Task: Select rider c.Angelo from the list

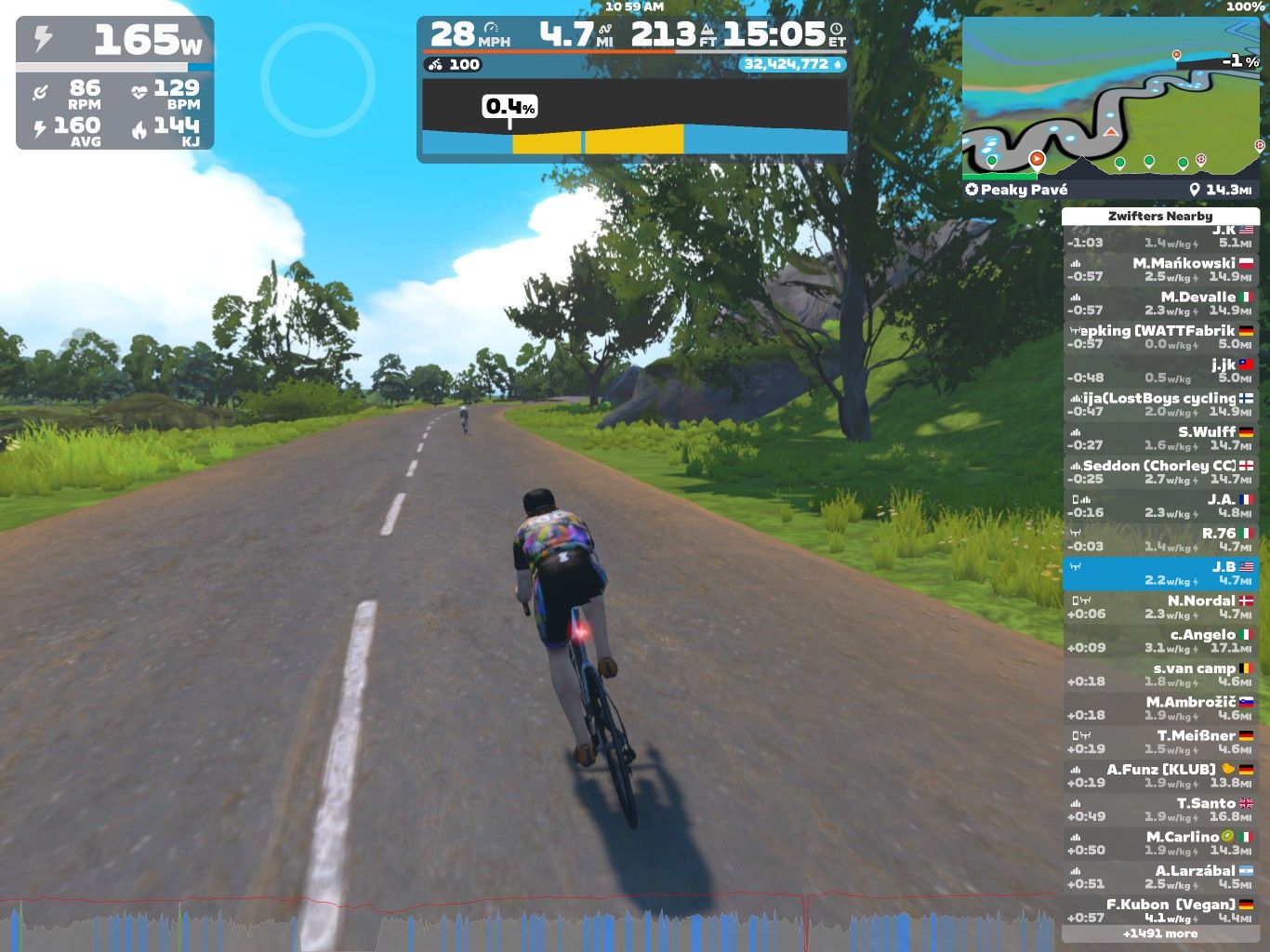Action: [1159, 641]
